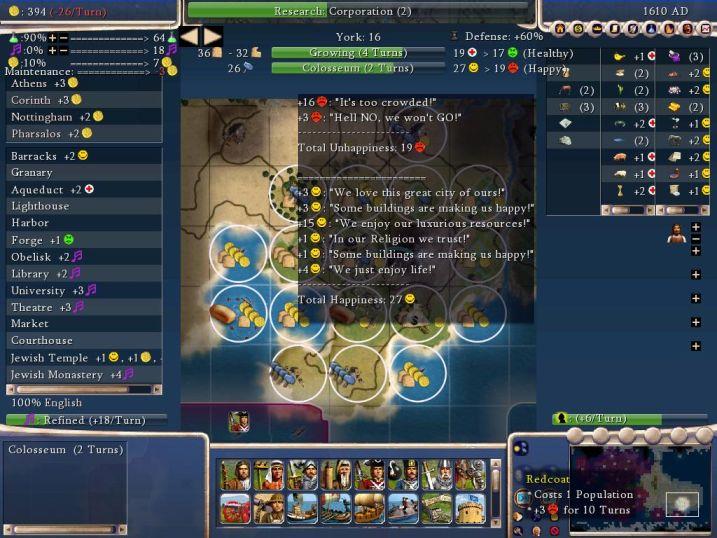Click the city minimap
The image size is (717, 538).
(640, 485)
